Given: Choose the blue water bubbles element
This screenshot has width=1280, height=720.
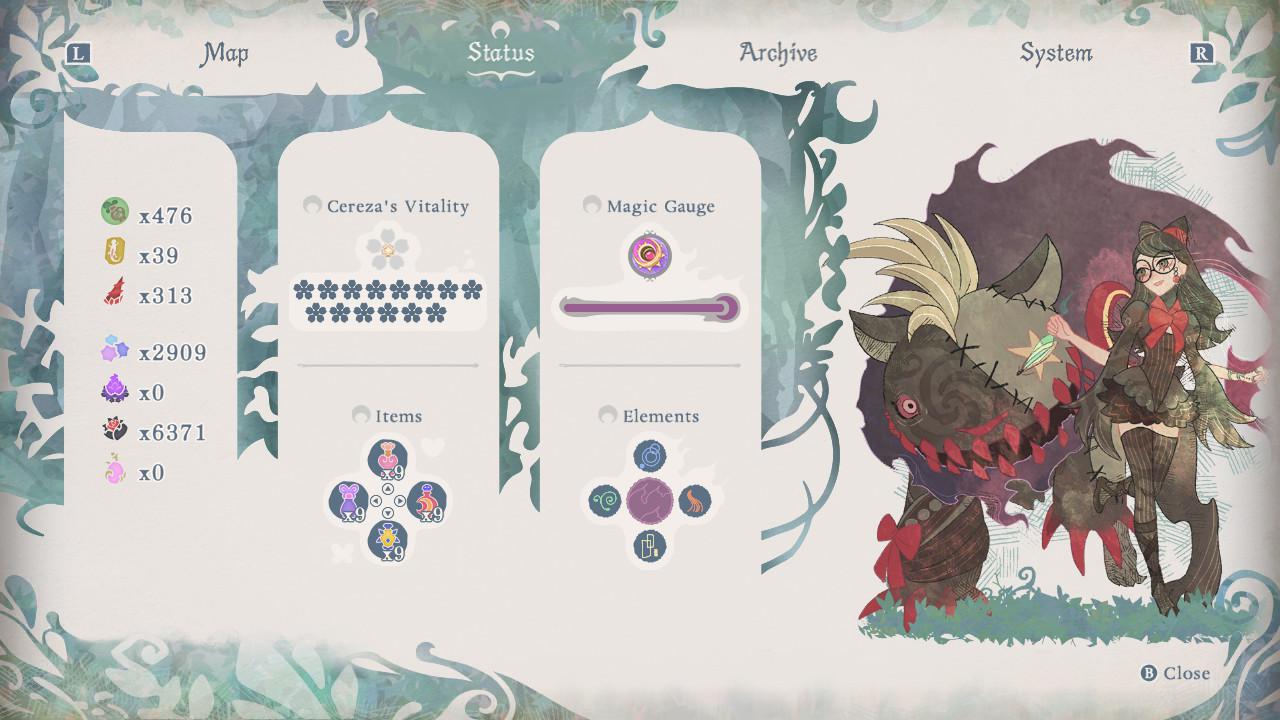Looking at the screenshot, I should pyautogui.click(x=651, y=456).
